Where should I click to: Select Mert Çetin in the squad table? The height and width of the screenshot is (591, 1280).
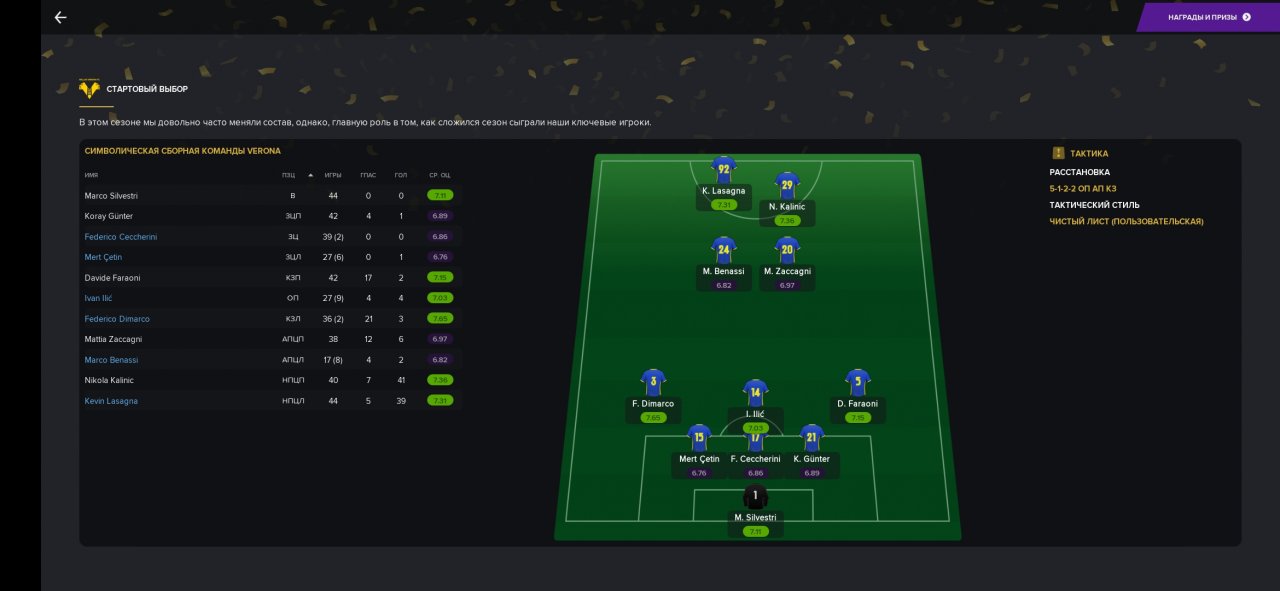tap(103, 257)
